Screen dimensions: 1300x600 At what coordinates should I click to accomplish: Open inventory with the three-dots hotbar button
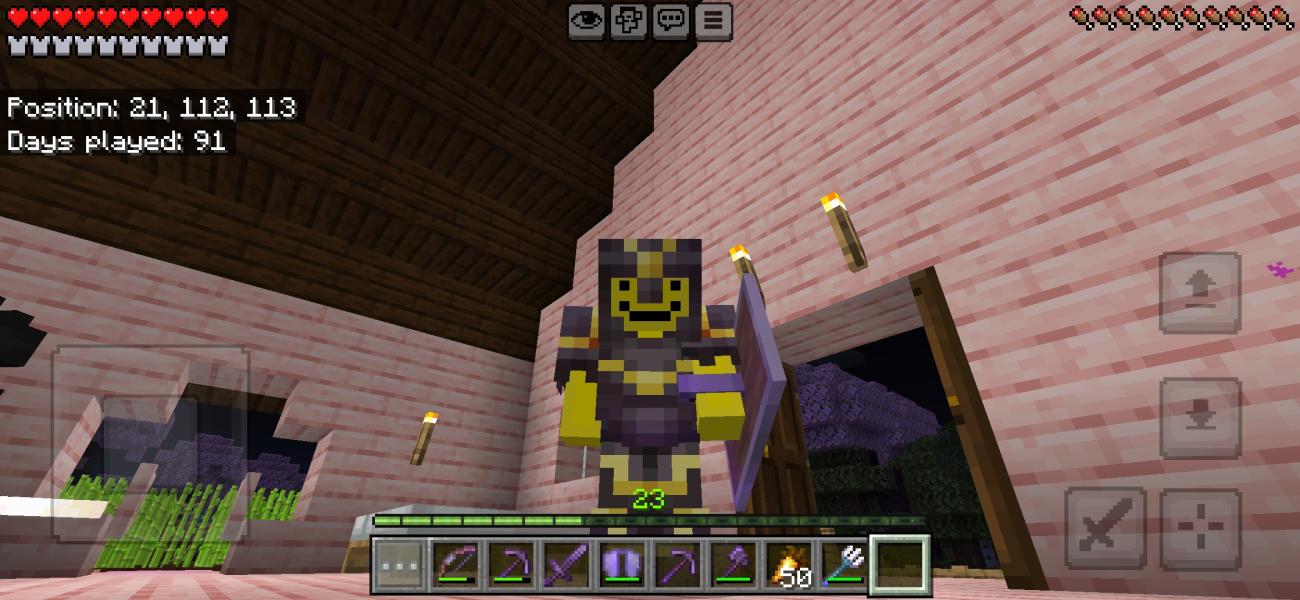398,565
